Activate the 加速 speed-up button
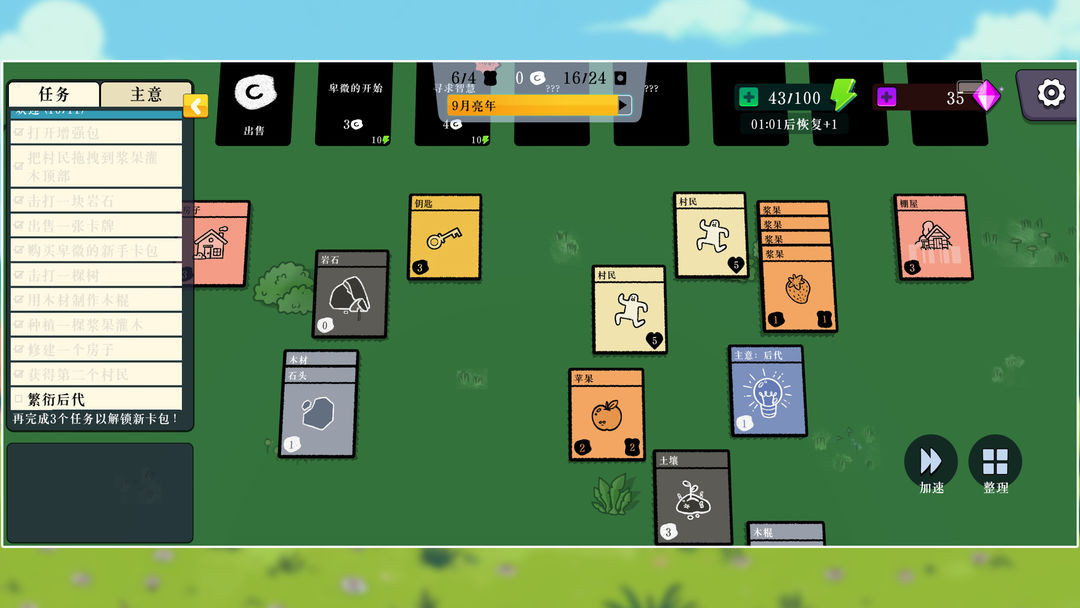The image size is (1080, 608). point(931,462)
